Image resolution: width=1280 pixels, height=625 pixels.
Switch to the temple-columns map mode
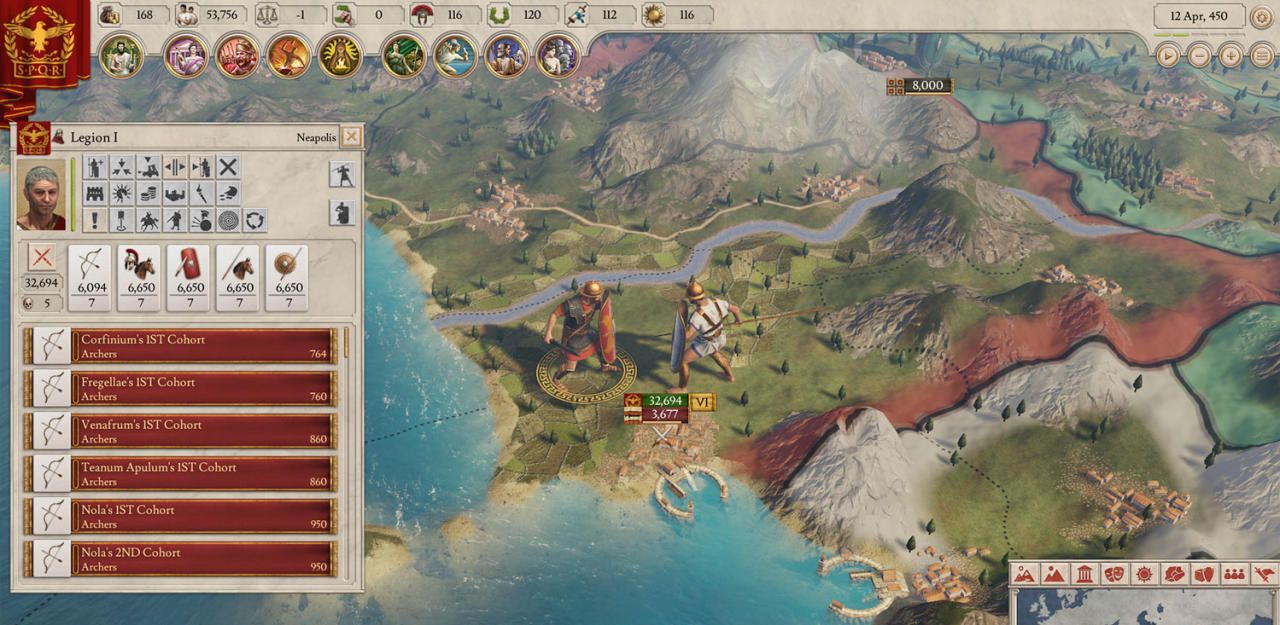pos(1084,575)
